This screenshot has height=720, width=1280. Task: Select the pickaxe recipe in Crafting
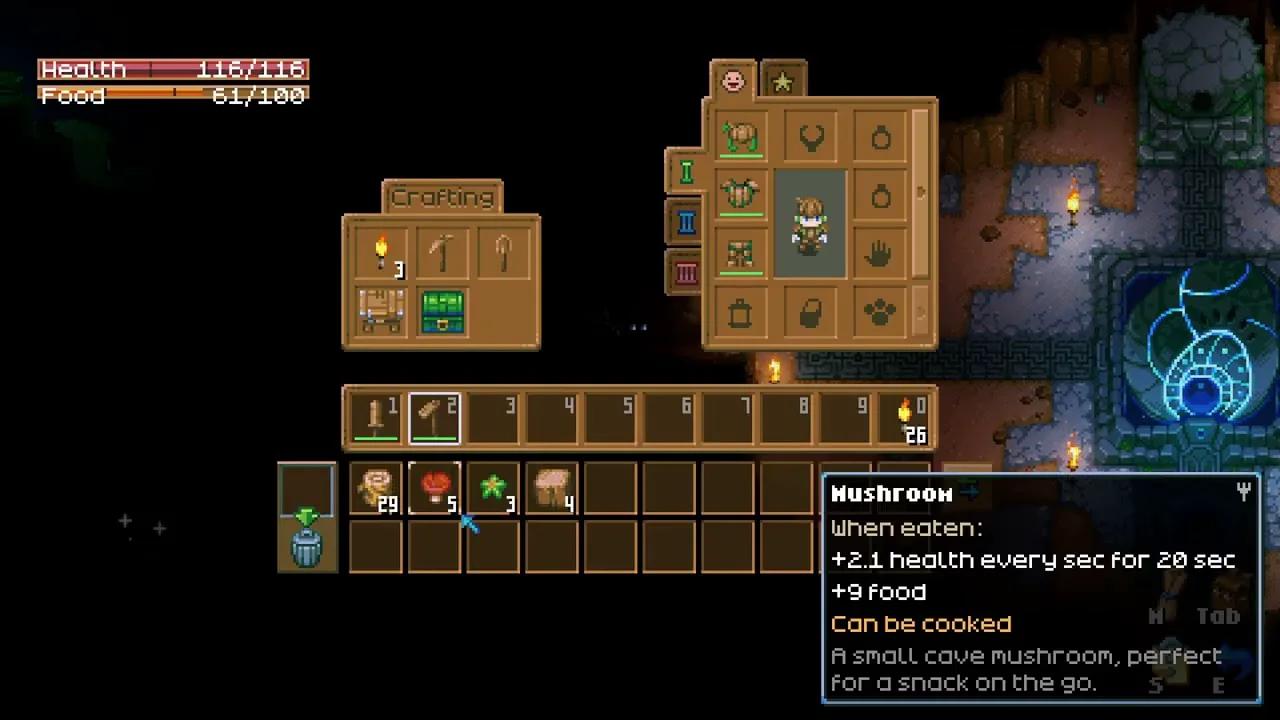tap(441, 254)
